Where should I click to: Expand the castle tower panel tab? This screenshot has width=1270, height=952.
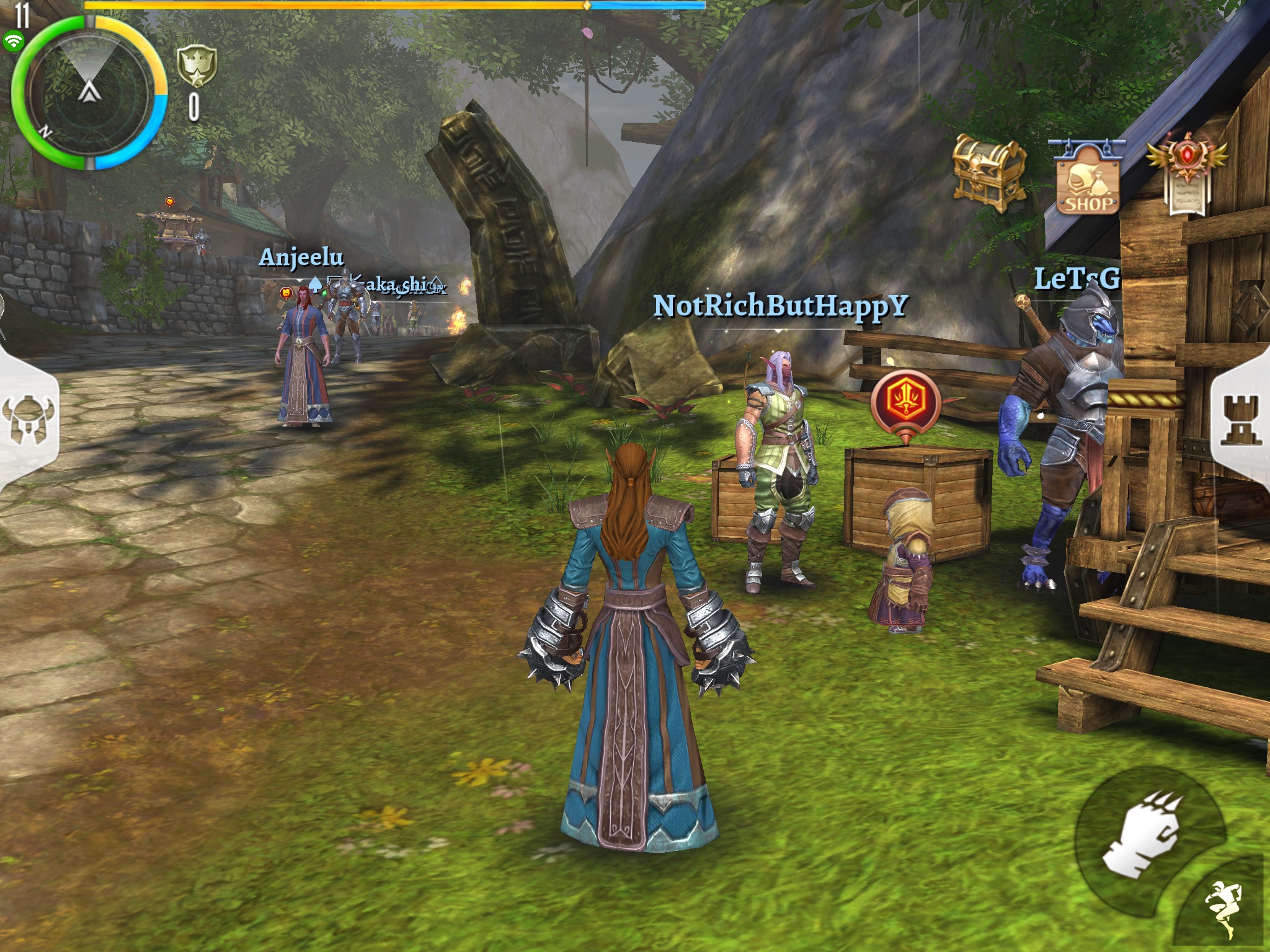[1241, 420]
